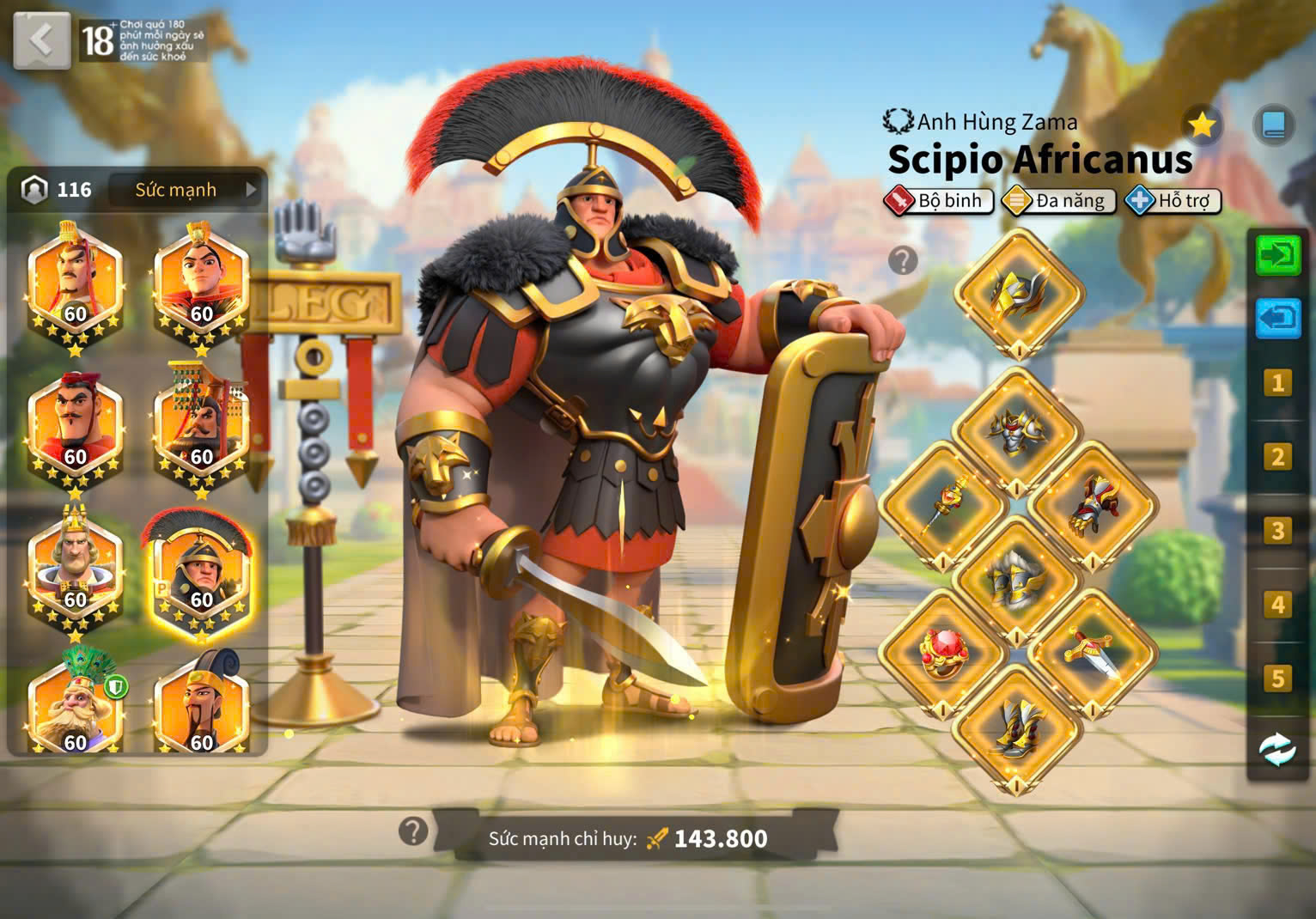Open help next to Sức mạnh chỉ huy

point(413,831)
